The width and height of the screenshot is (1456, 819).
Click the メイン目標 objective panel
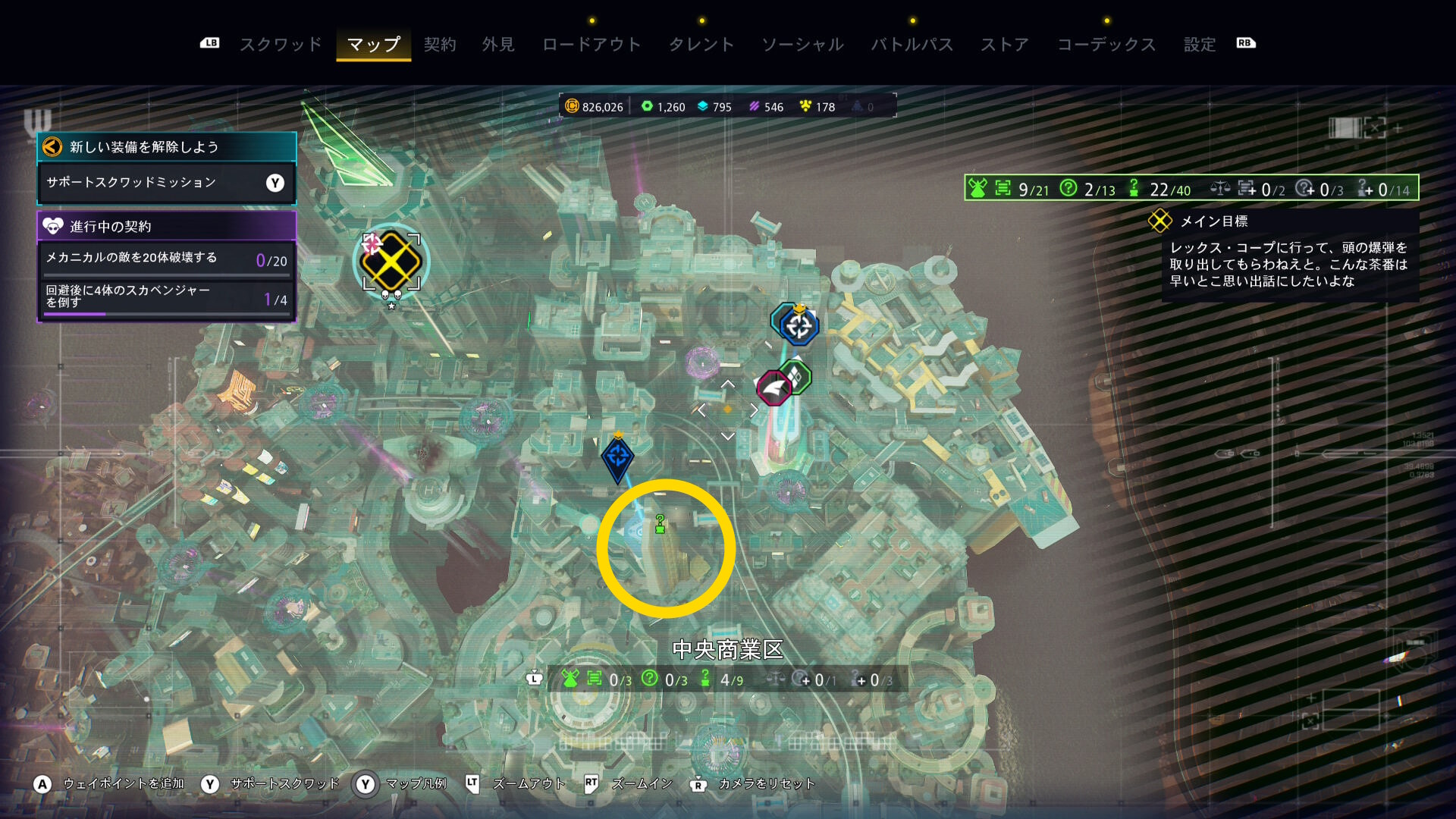pyautogui.click(x=1289, y=256)
